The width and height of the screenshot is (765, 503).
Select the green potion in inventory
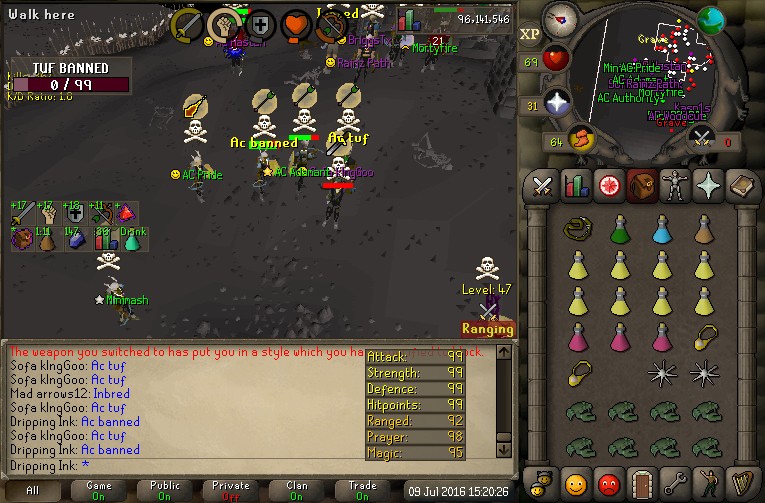(620, 230)
